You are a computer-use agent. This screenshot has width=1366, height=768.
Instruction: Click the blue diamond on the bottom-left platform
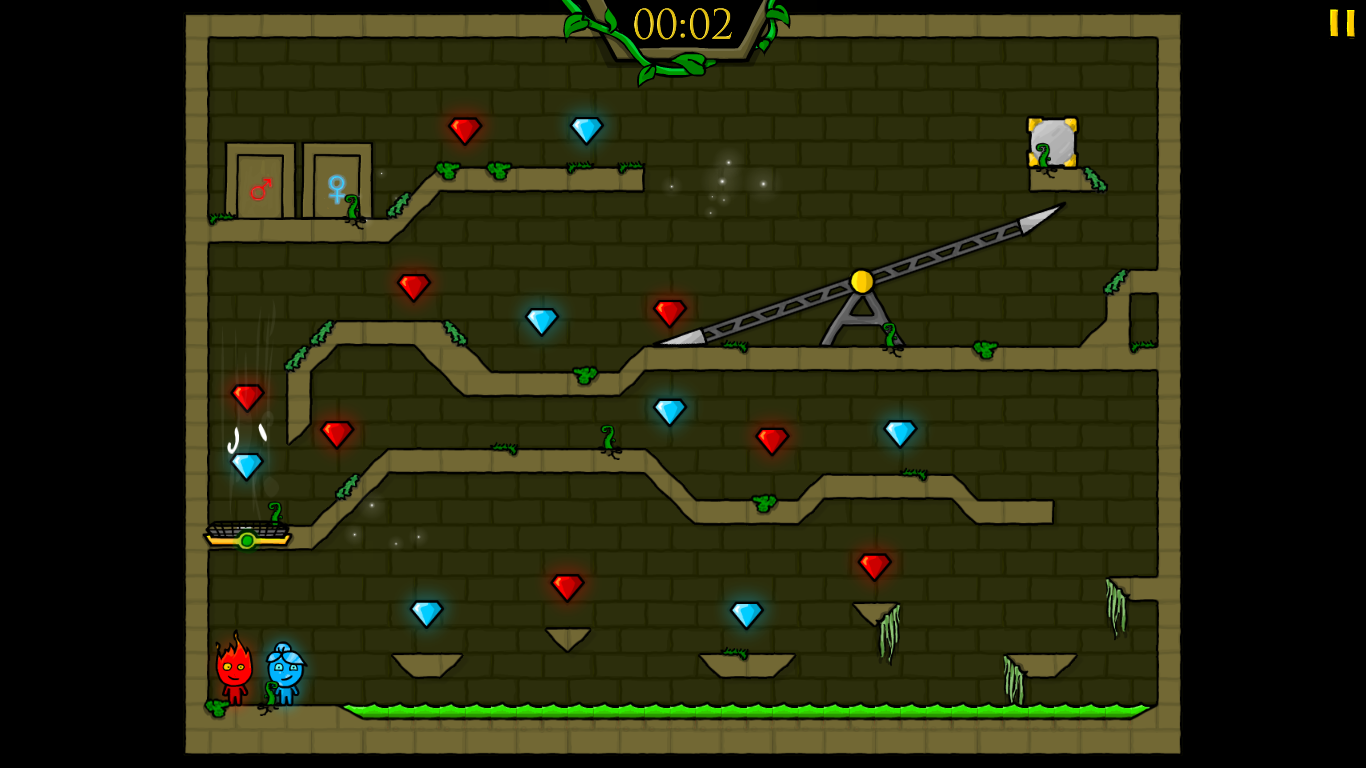(x=425, y=612)
